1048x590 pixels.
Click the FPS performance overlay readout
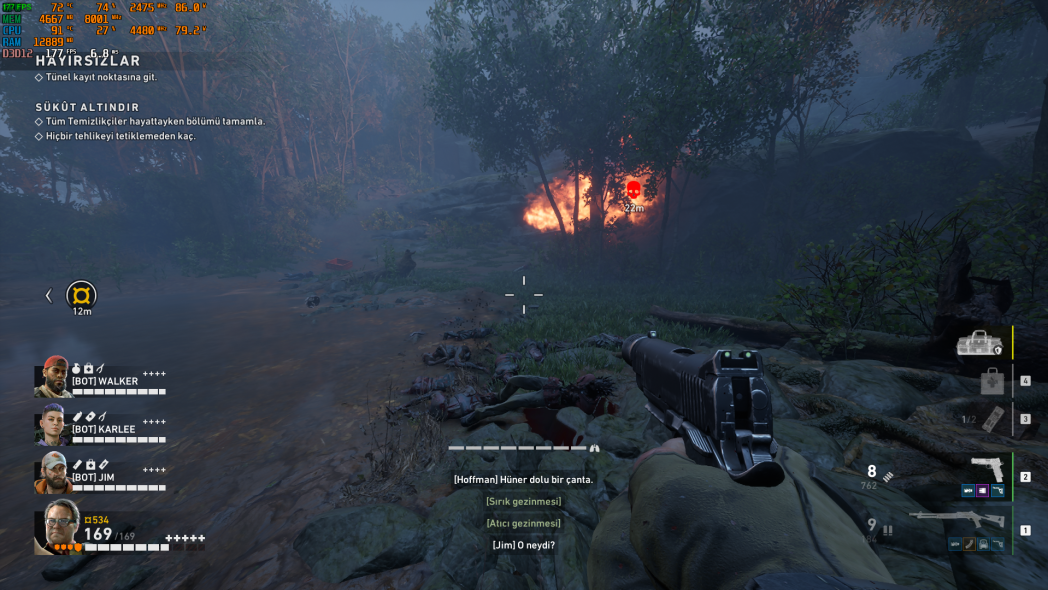(16, 7)
